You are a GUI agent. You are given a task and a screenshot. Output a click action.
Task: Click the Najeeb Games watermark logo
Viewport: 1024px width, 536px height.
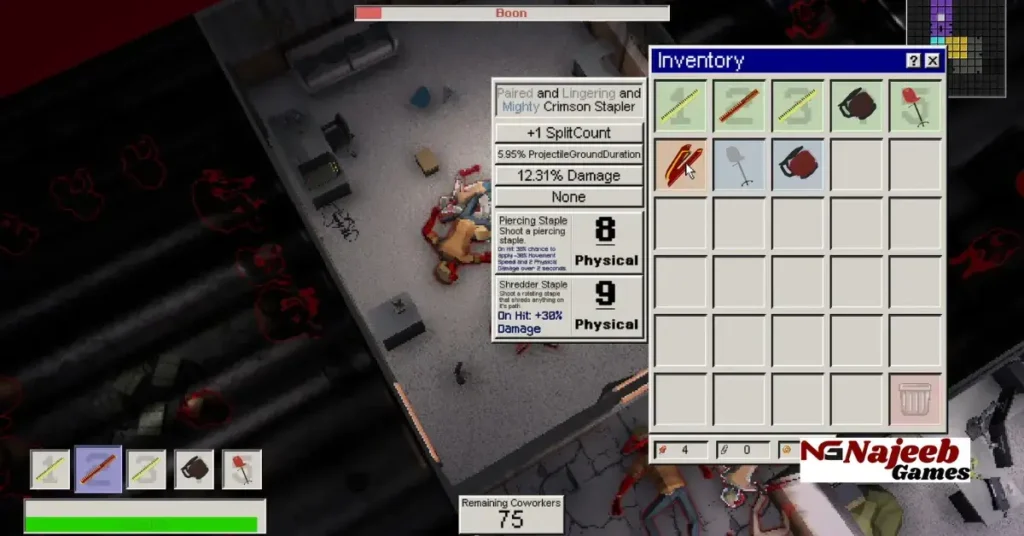[x=885, y=460]
